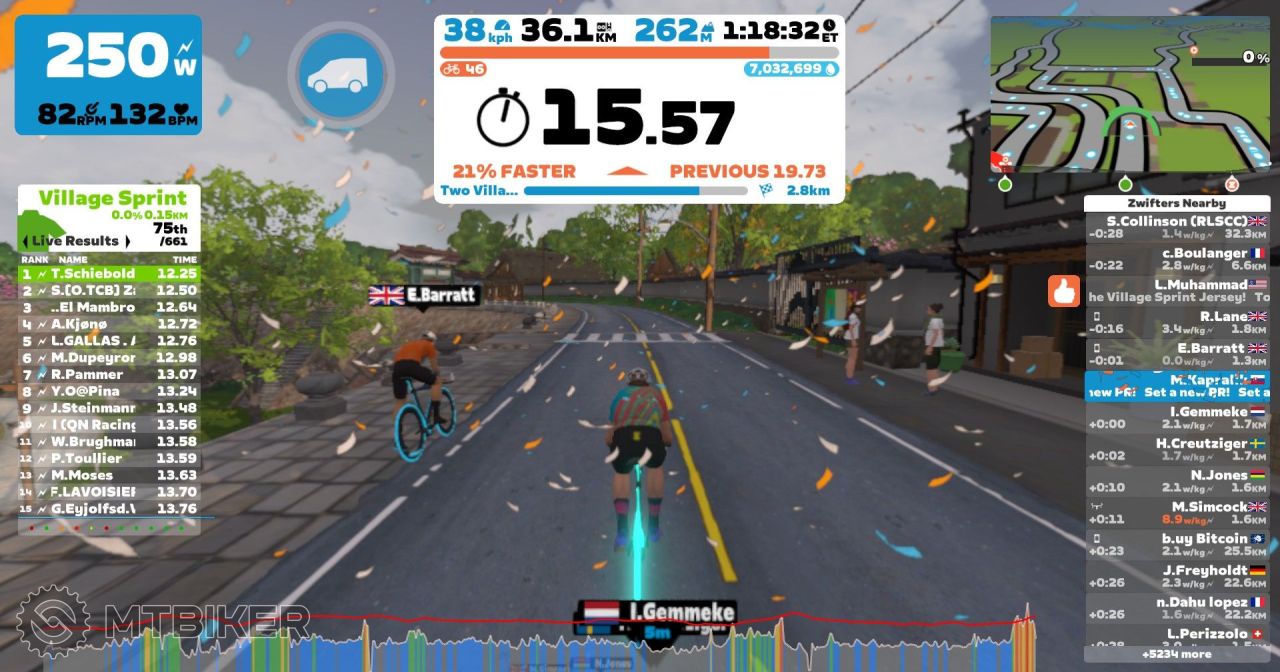This screenshot has width=1280, height=672.
Task: Expand the +5234 more riders list
Action: coord(1176,654)
